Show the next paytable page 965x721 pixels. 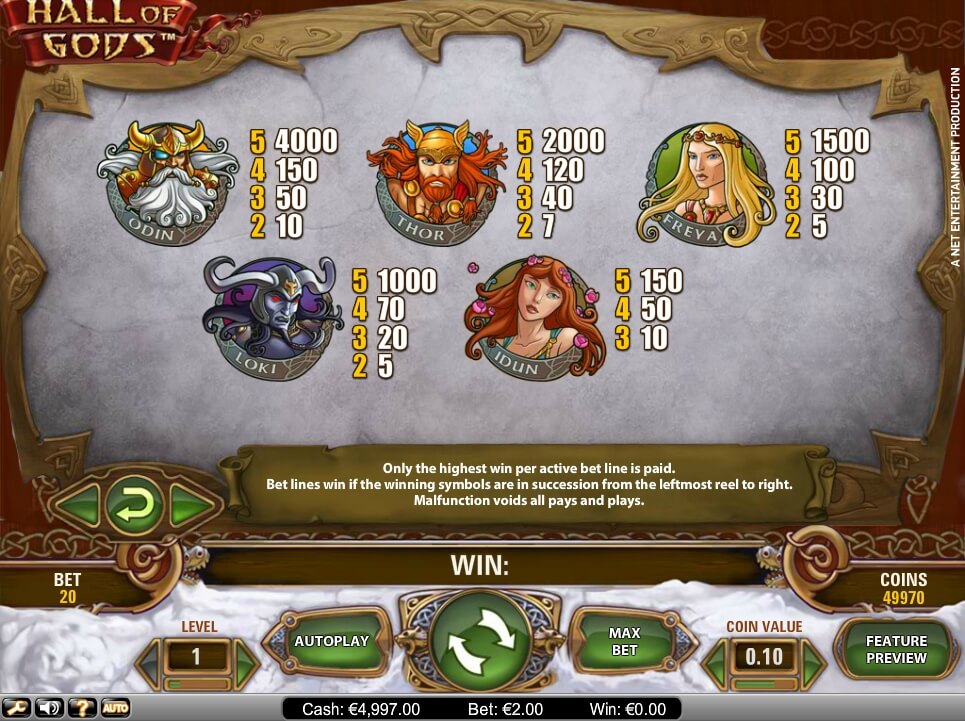pos(190,505)
